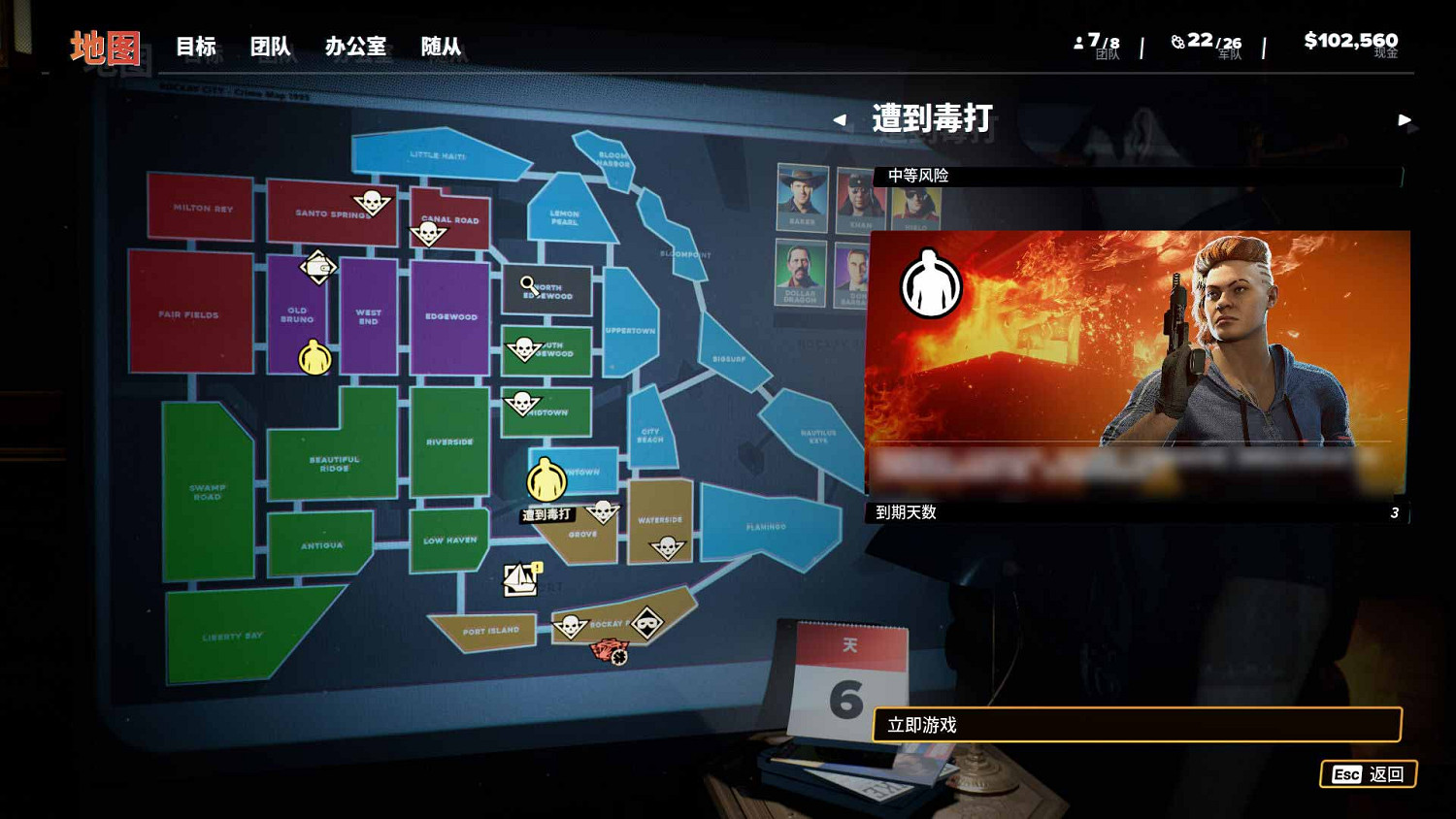This screenshot has width=1456, height=819.
Task: Click the diamond gadget icon above Old Bruno
Action: [320, 265]
